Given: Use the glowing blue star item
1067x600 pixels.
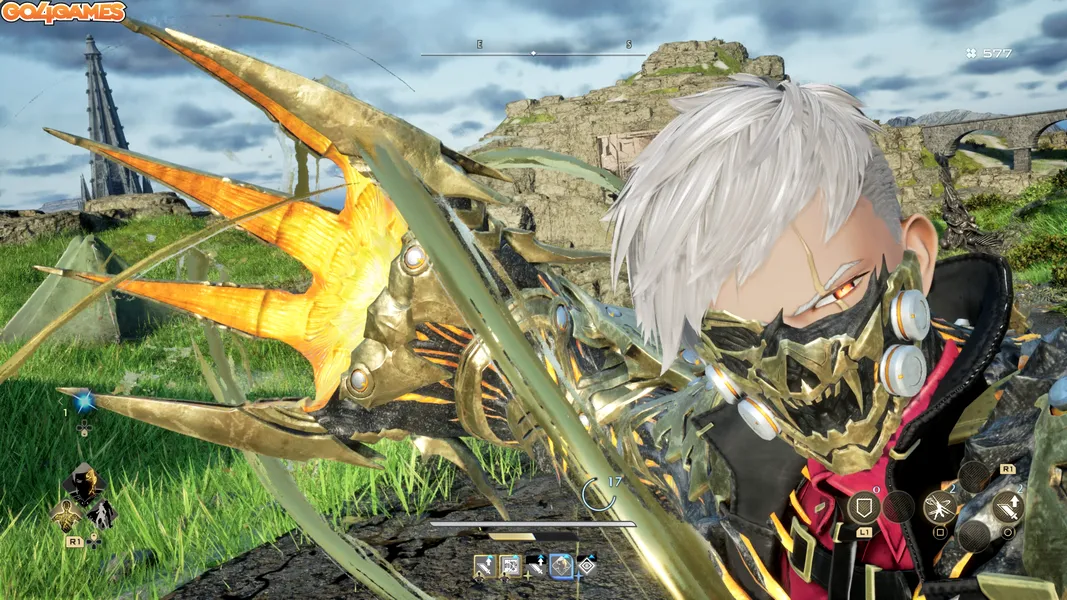Looking at the screenshot, I should click(84, 401).
